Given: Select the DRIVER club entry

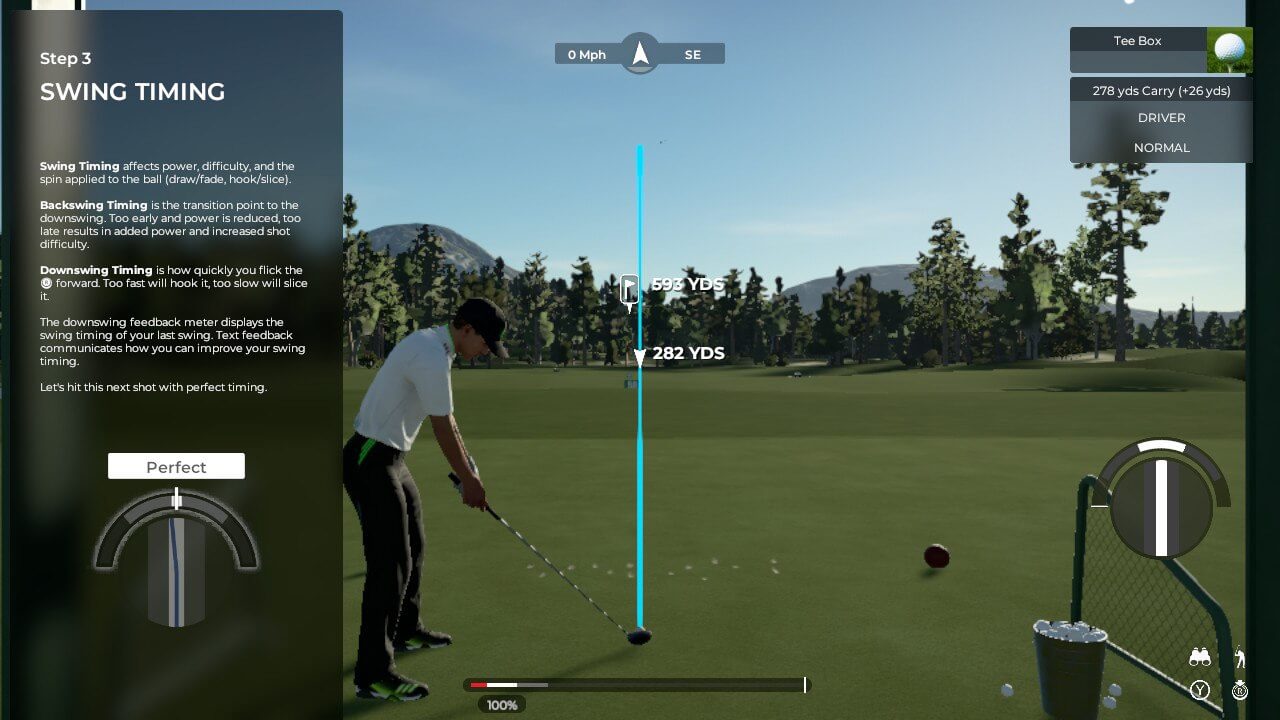Looking at the screenshot, I should (x=1161, y=118).
